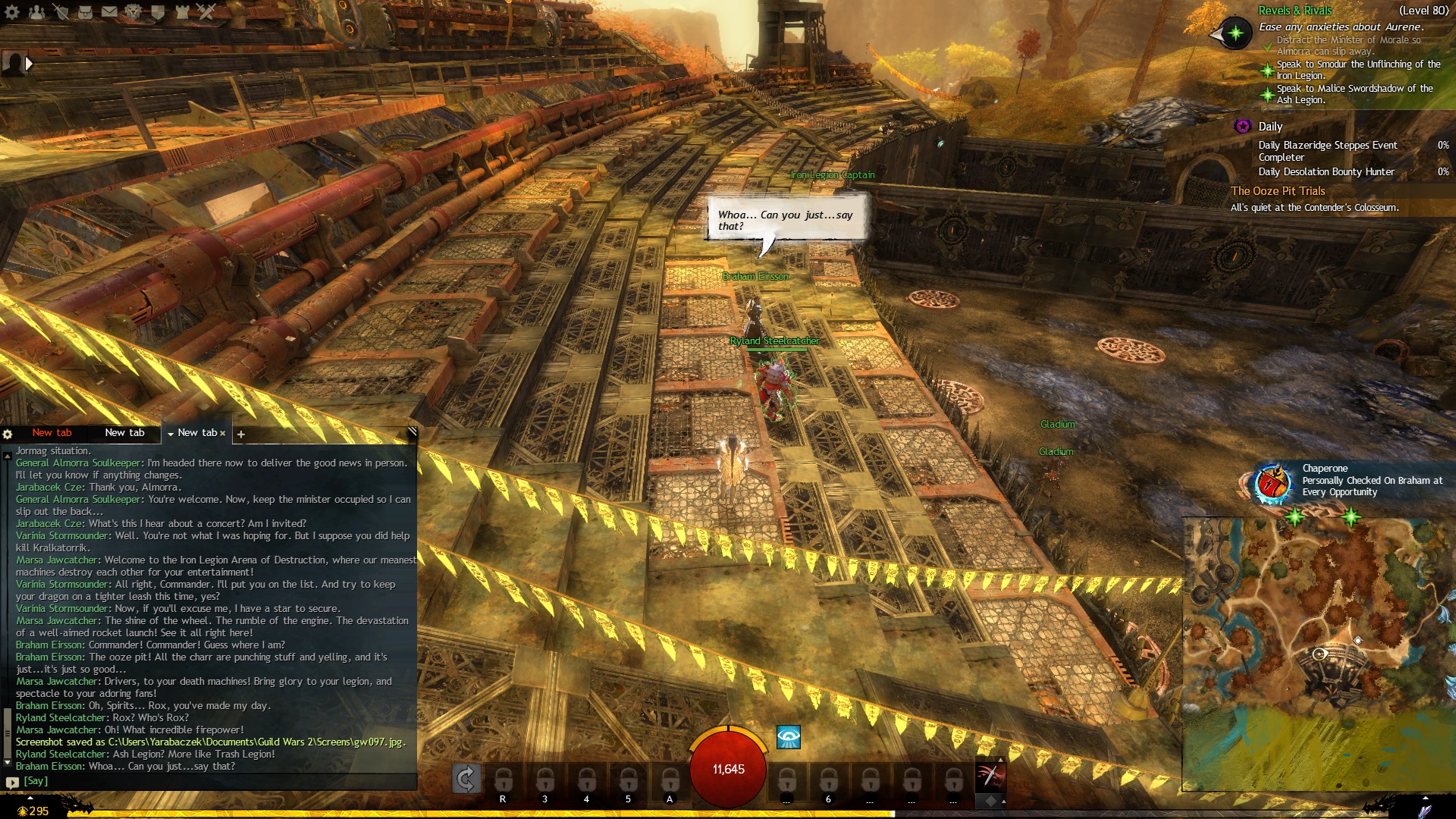Viewport: 1456px width, 819px height.
Task: Open the Black Lion Trading Company lion icon
Action: [x=133, y=11]
